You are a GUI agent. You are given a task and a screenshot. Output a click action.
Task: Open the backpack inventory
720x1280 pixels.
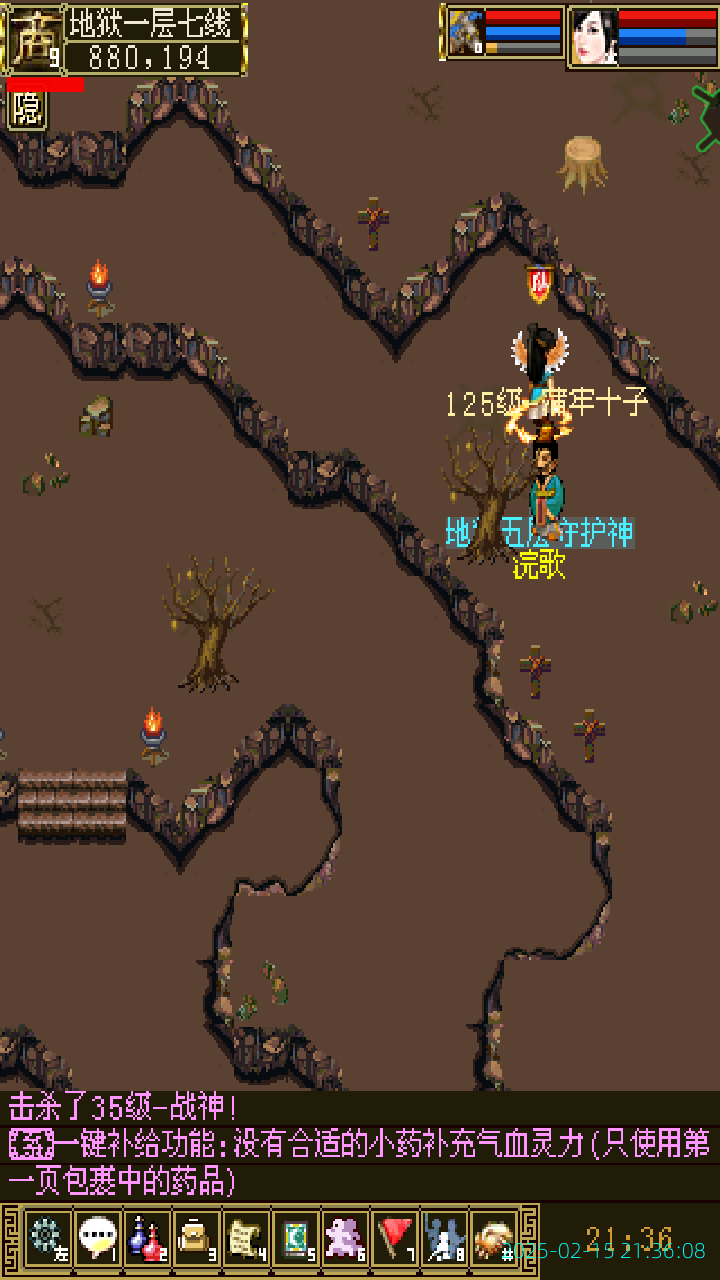click(196, 1237)
